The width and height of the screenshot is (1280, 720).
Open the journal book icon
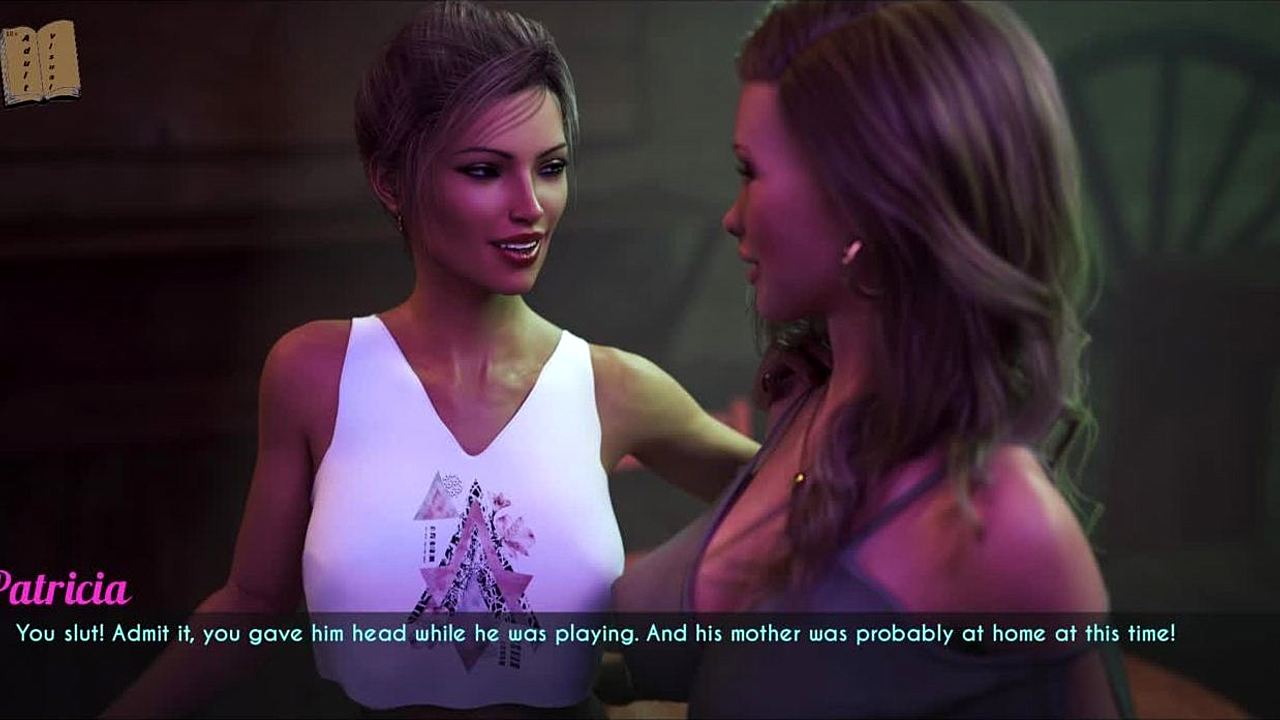tap(39, 62)
